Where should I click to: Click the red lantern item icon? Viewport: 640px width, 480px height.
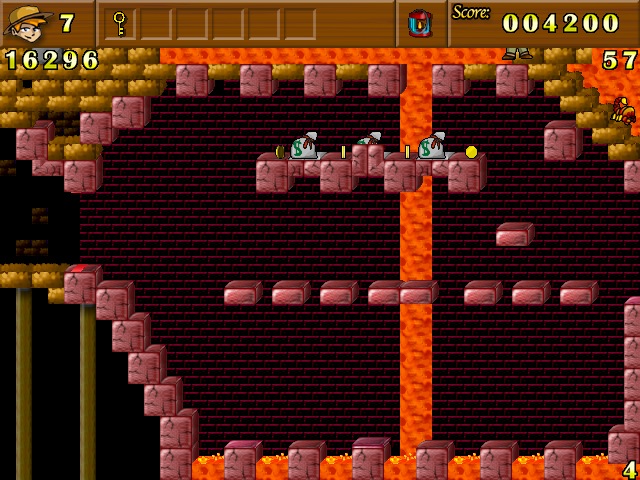[420, 22]
